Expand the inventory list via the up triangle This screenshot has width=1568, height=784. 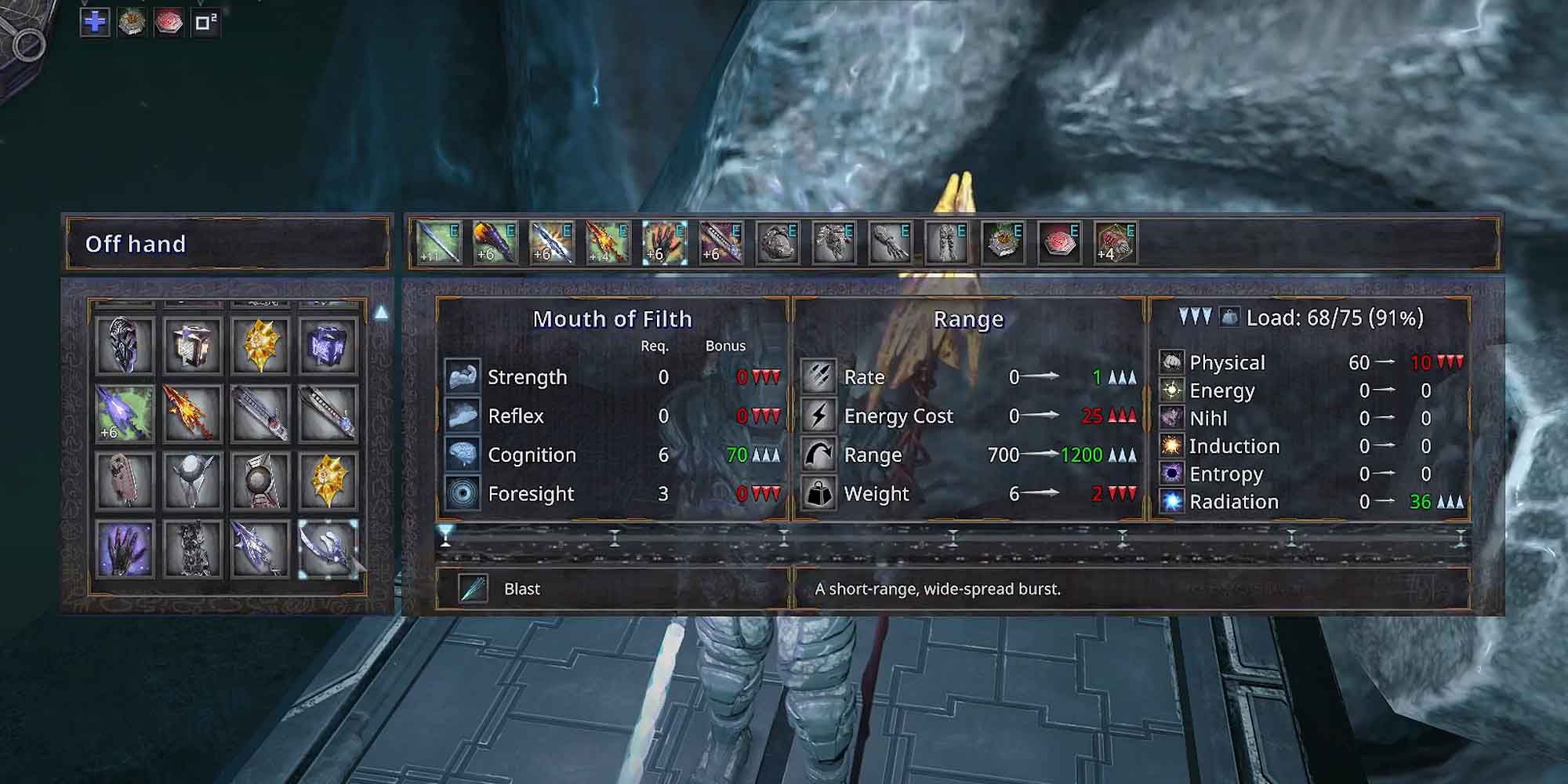coord(382,311)
